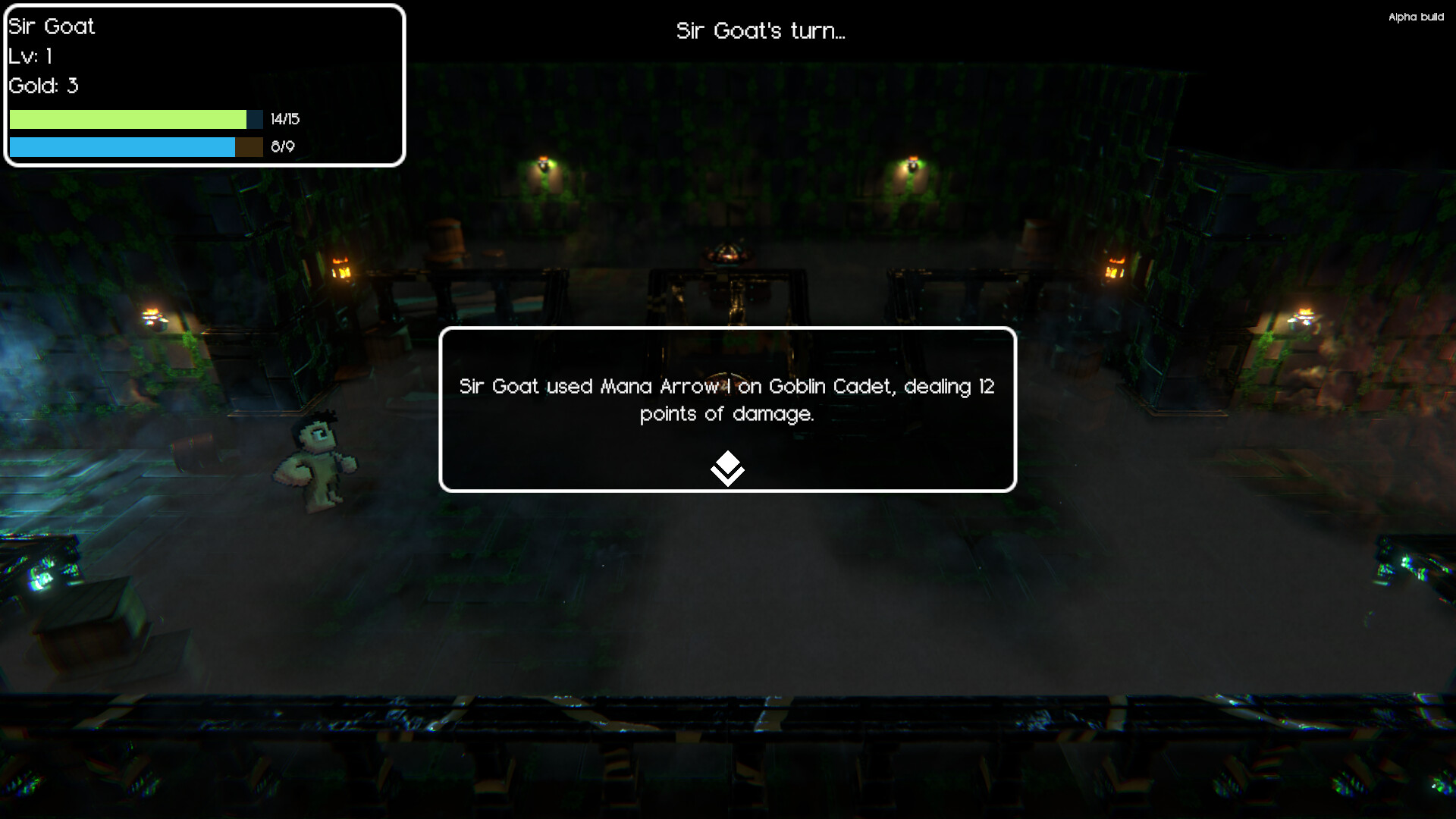The image size is (1456, 819).
Task: Click the Sir Goat name label
Action: [50, 27]
